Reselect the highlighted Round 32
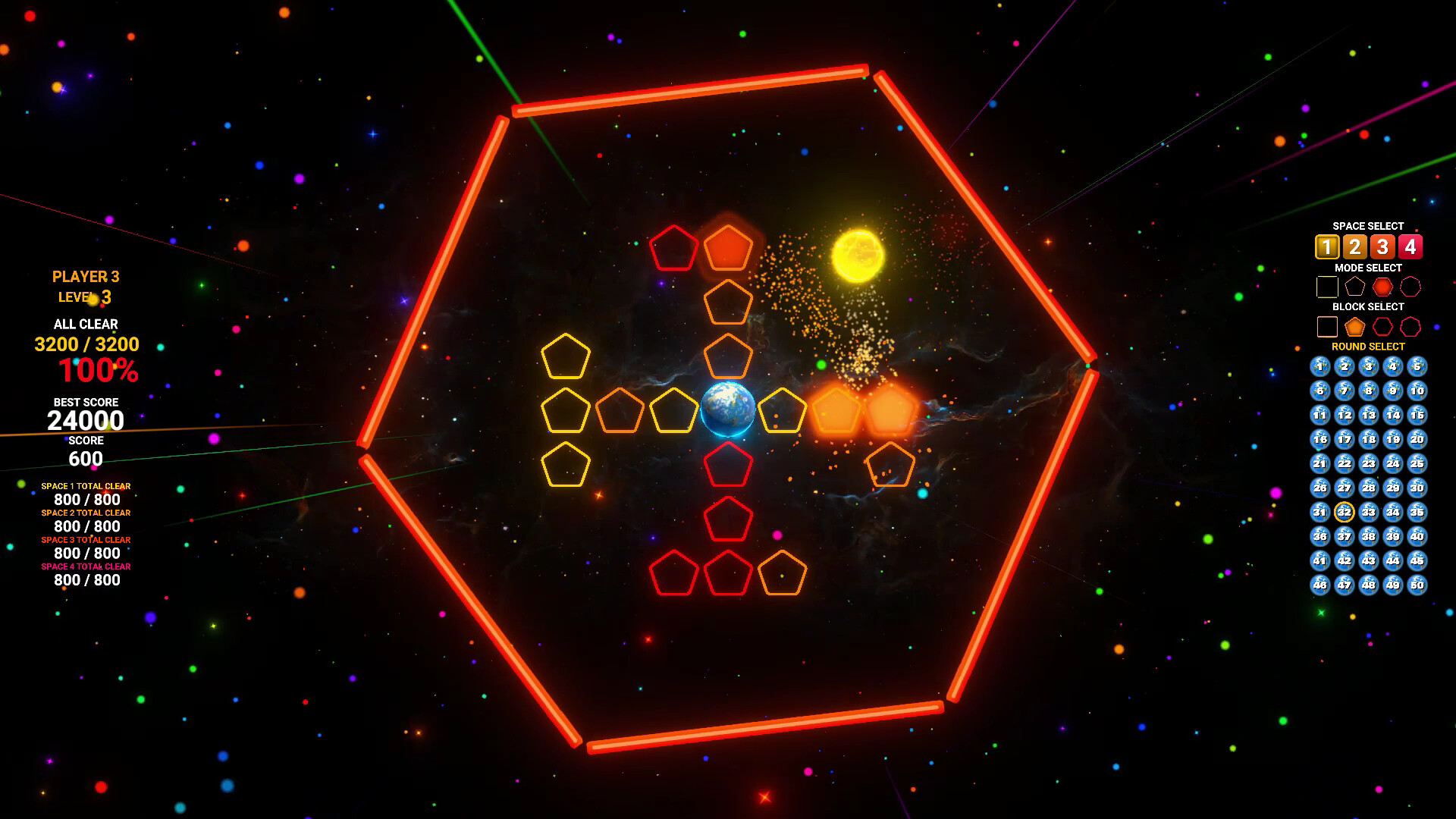This screenshot has height=819, width=1456. coord(1345,512)
